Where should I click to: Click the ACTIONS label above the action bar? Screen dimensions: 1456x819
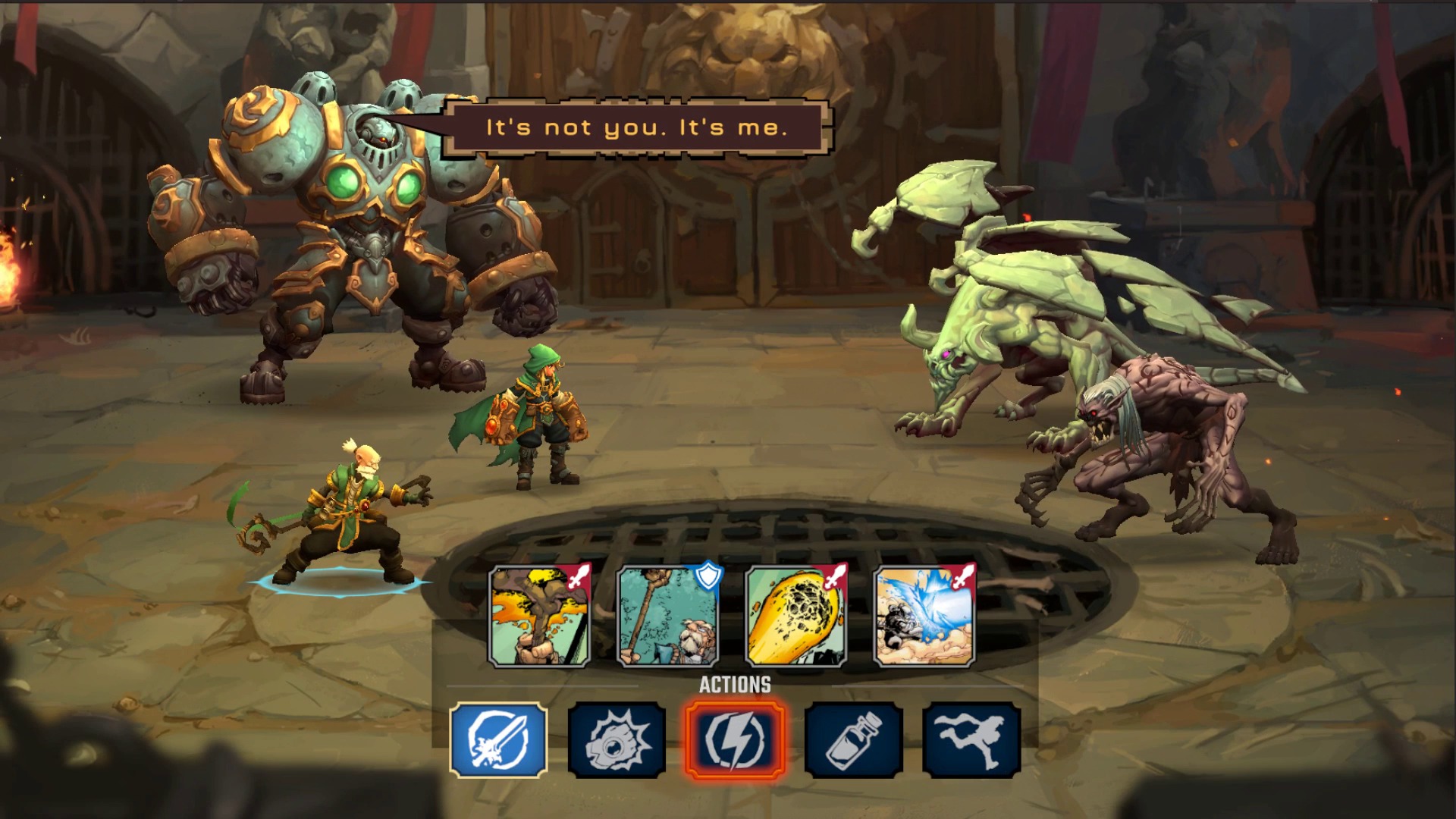tap(734, 683)
